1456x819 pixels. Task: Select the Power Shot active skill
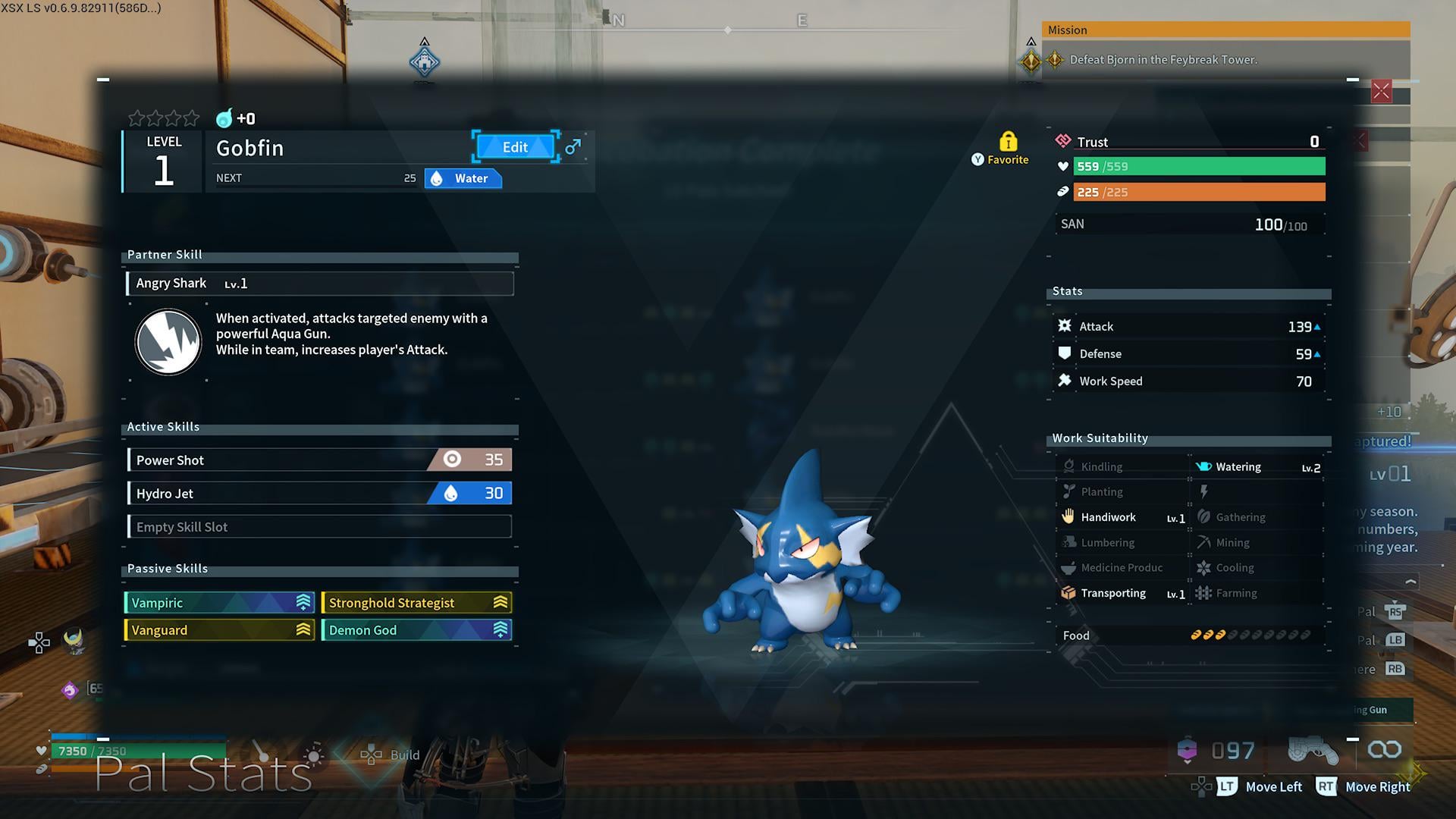[319, 460]
